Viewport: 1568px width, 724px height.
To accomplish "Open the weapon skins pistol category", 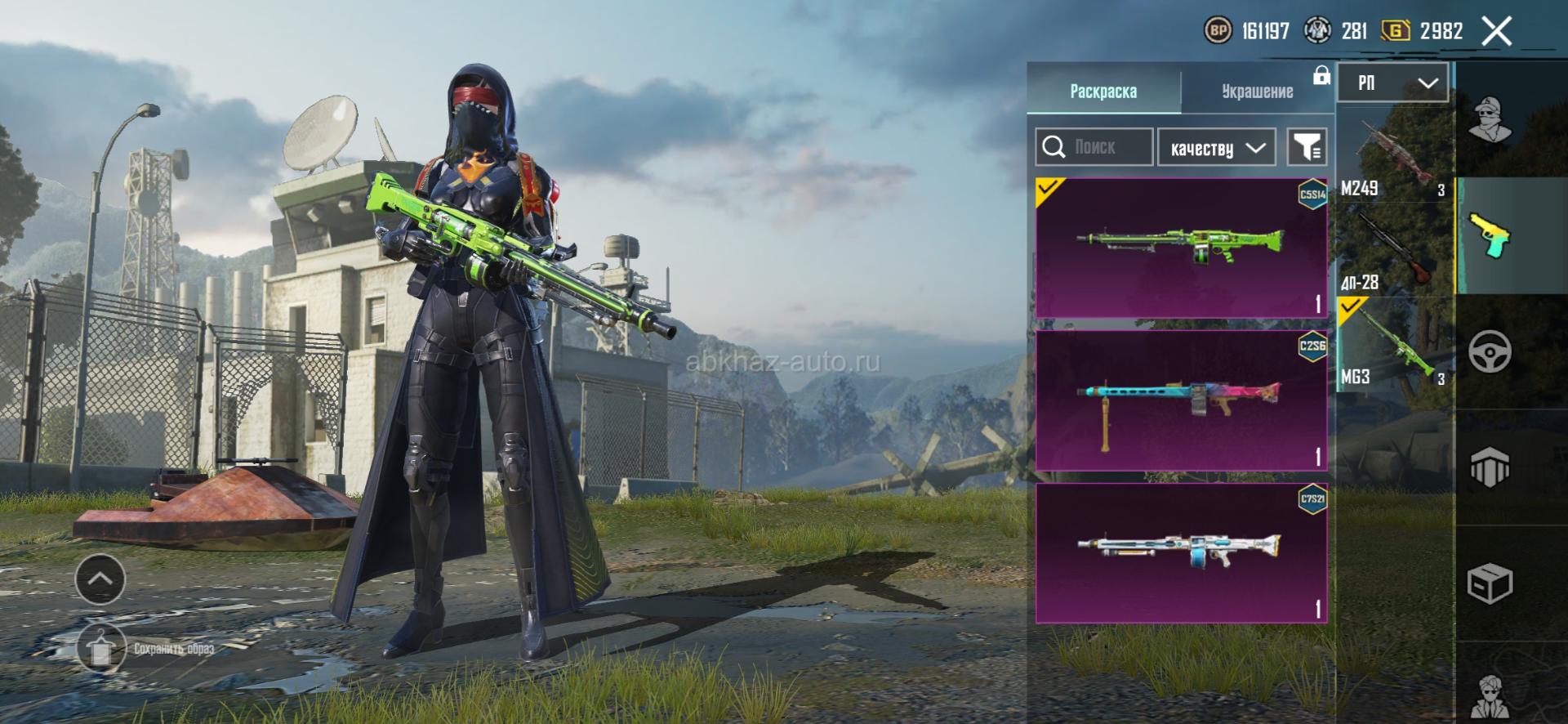I will pos(1490,235).
